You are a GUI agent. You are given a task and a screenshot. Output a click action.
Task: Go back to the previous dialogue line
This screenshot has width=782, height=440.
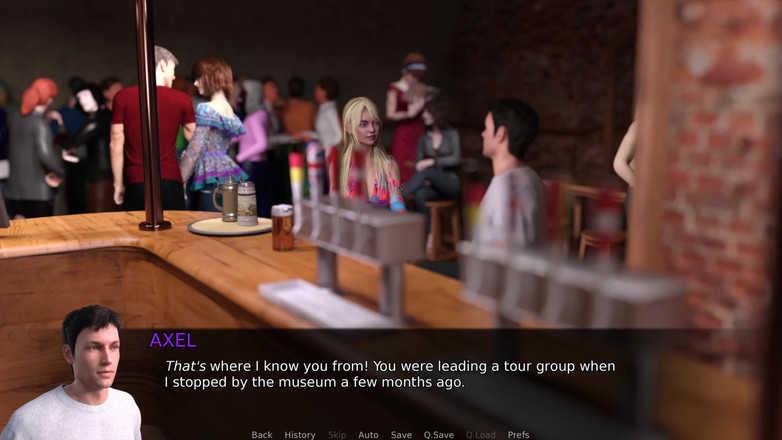point(262,435)
